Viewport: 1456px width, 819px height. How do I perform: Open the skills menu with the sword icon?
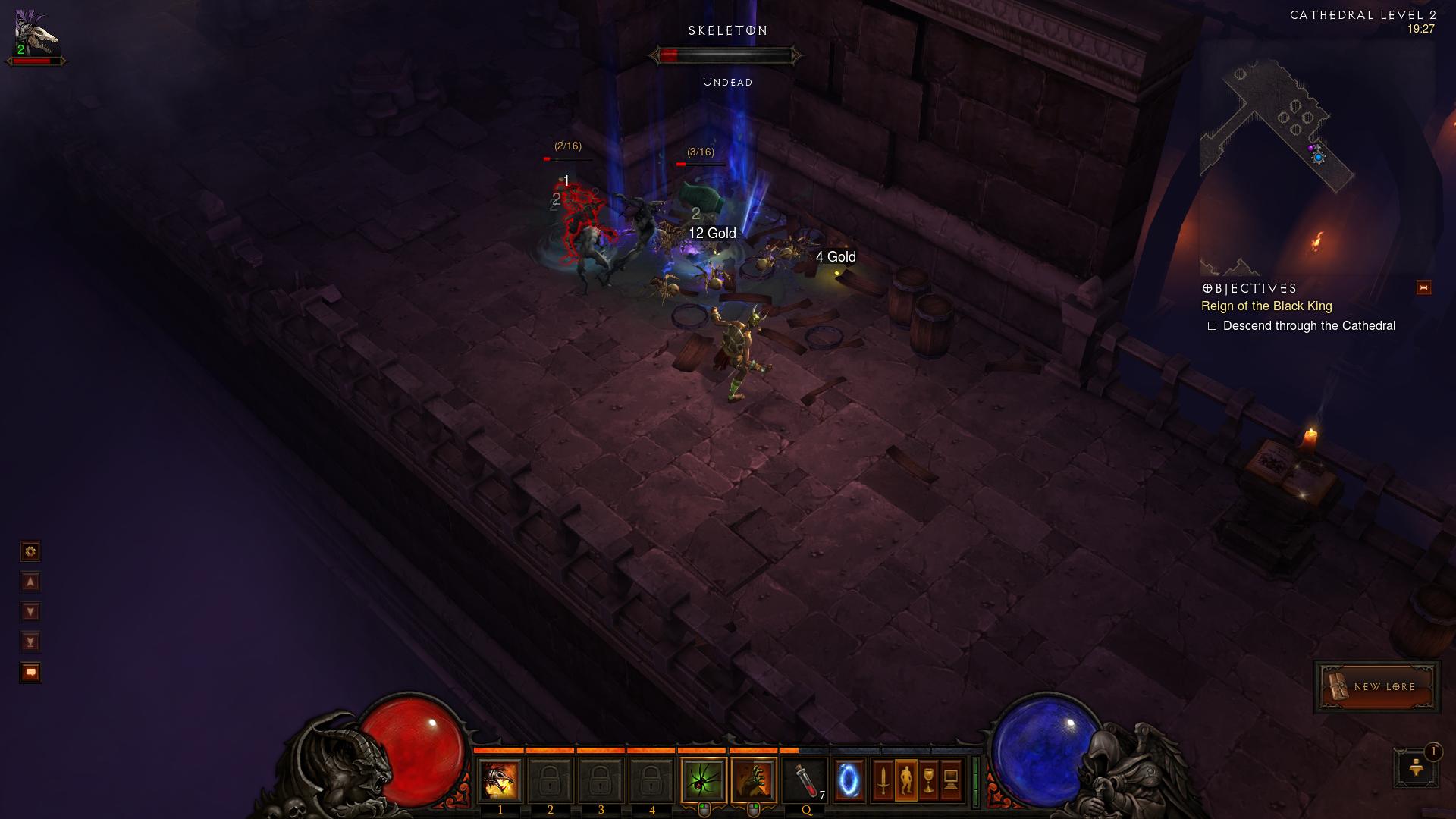tap(883, 780)
